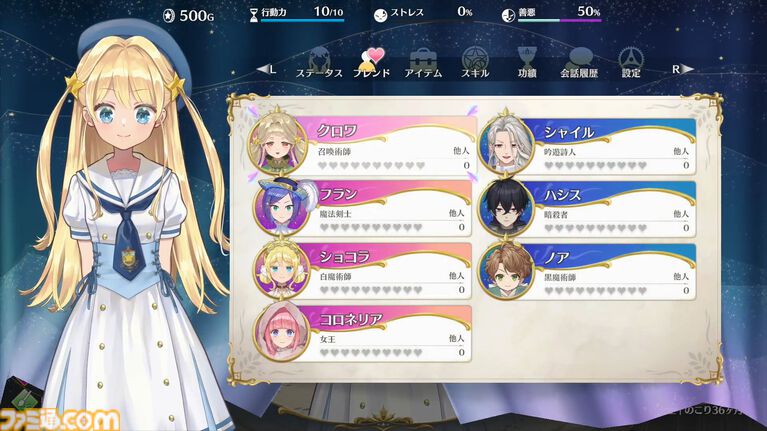
Task: Switch to the ステータス tab
Action: 320,64
